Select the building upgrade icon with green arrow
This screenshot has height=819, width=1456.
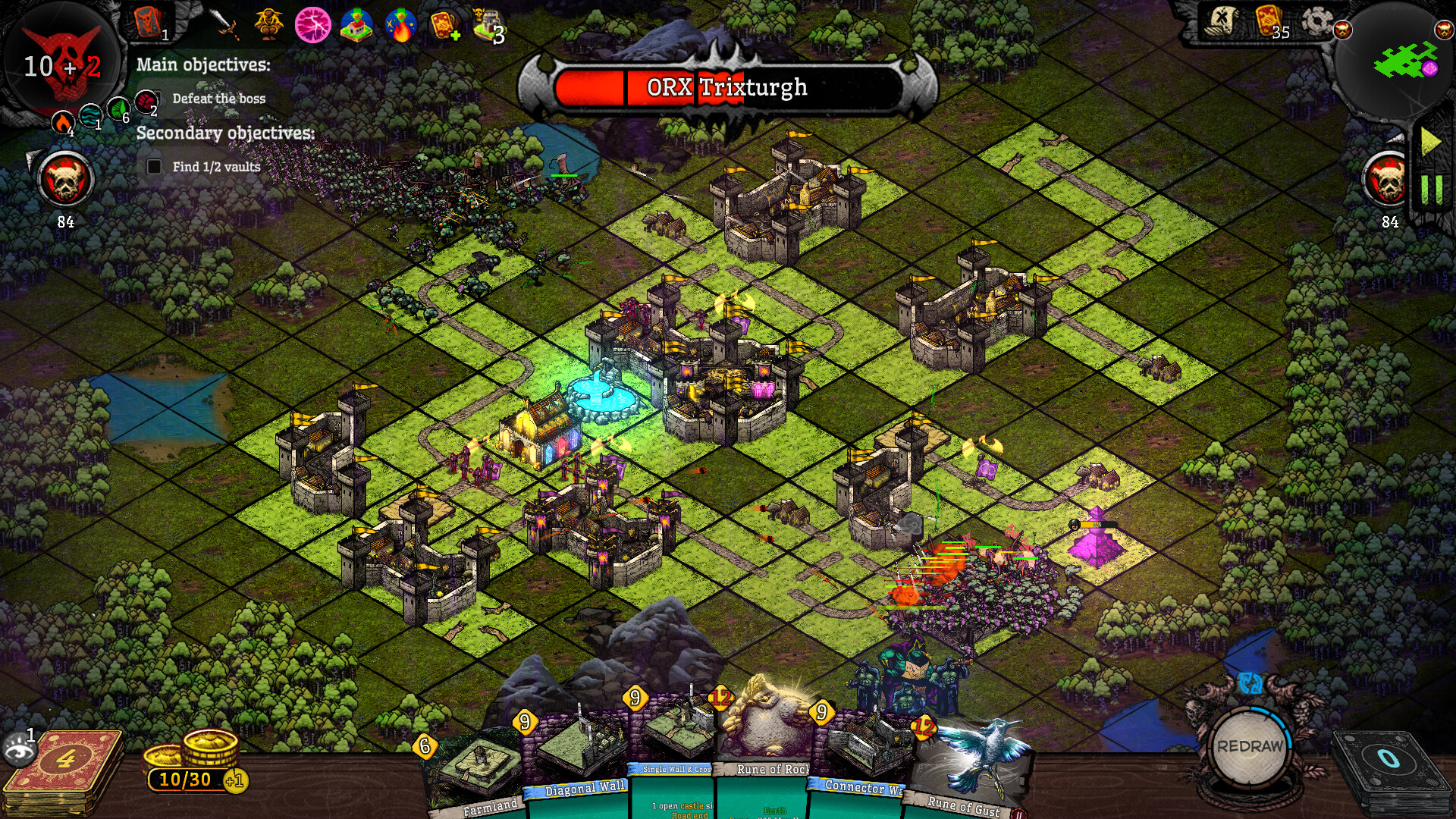coord(356,25)
